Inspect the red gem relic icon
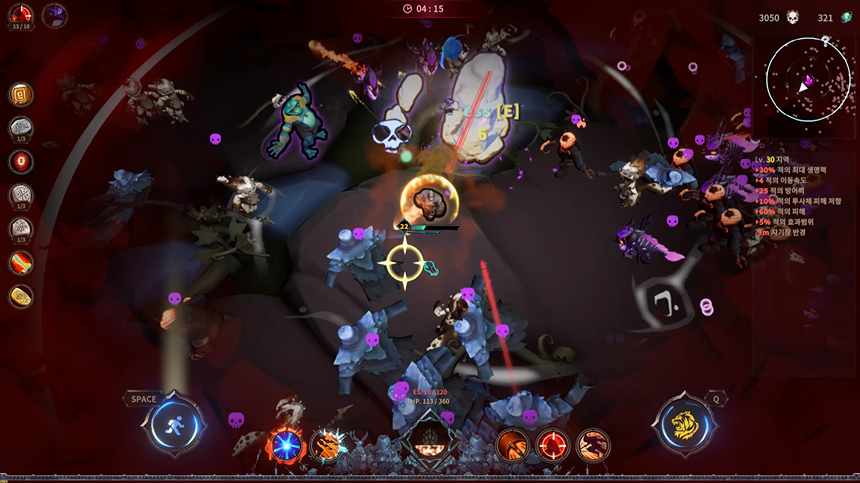The image size is (860, 483). [21, 161]
